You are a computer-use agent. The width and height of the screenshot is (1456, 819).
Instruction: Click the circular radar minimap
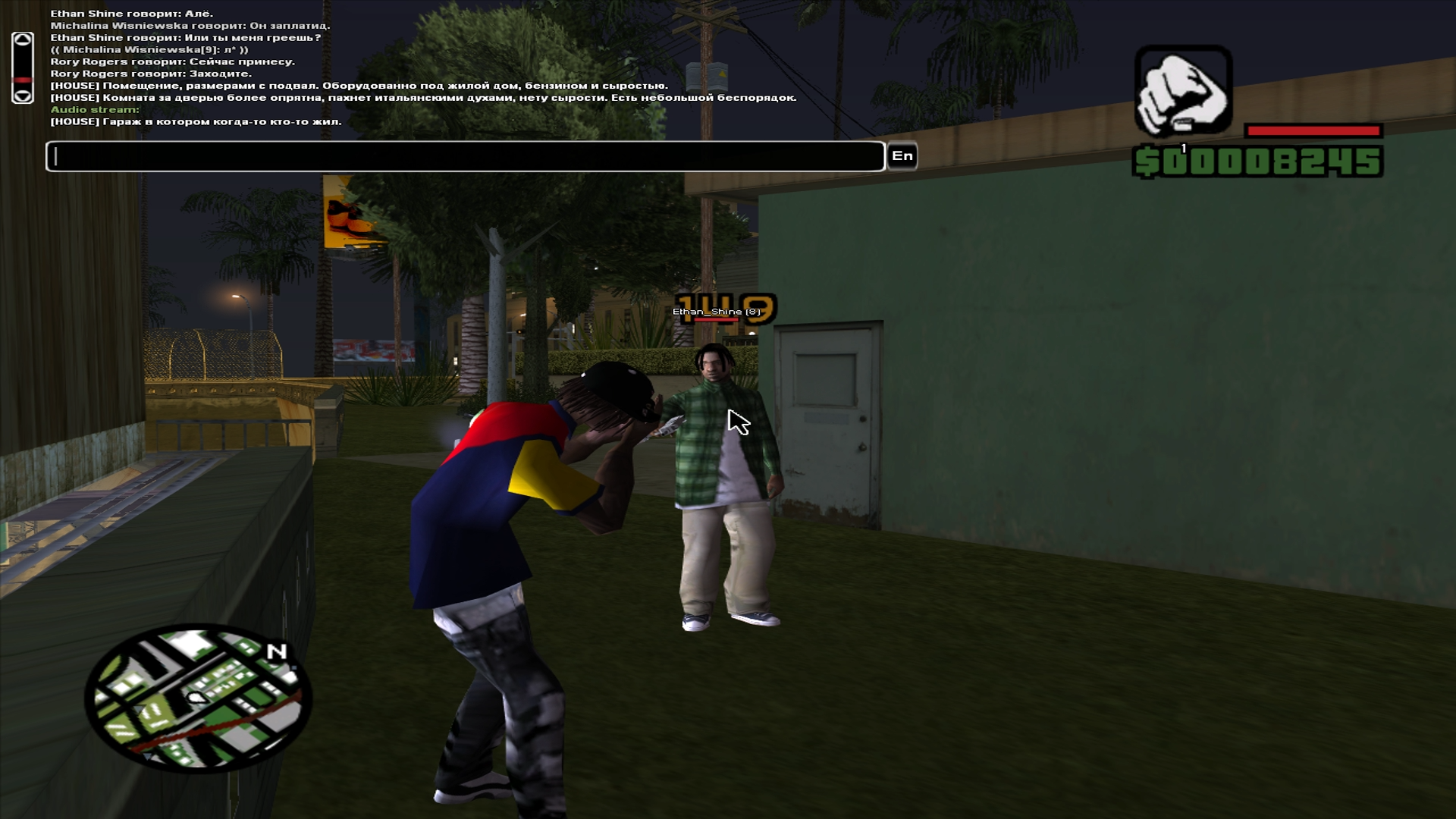[x=198, y=698]
